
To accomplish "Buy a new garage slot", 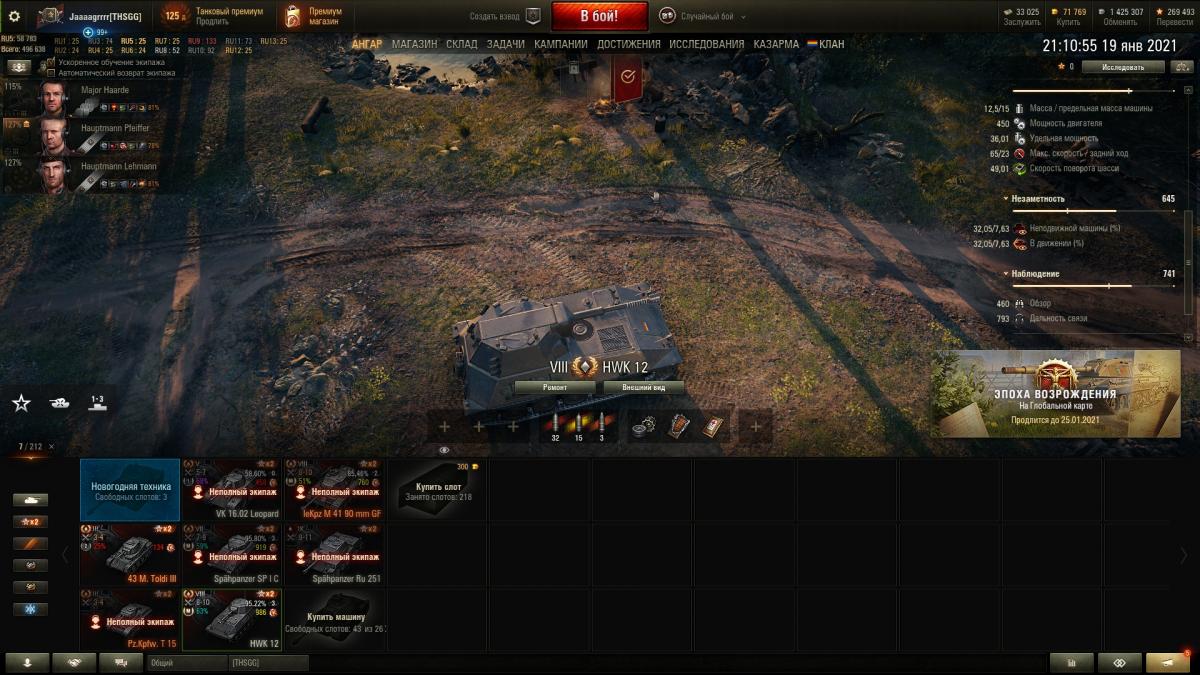I will point(436,490).
